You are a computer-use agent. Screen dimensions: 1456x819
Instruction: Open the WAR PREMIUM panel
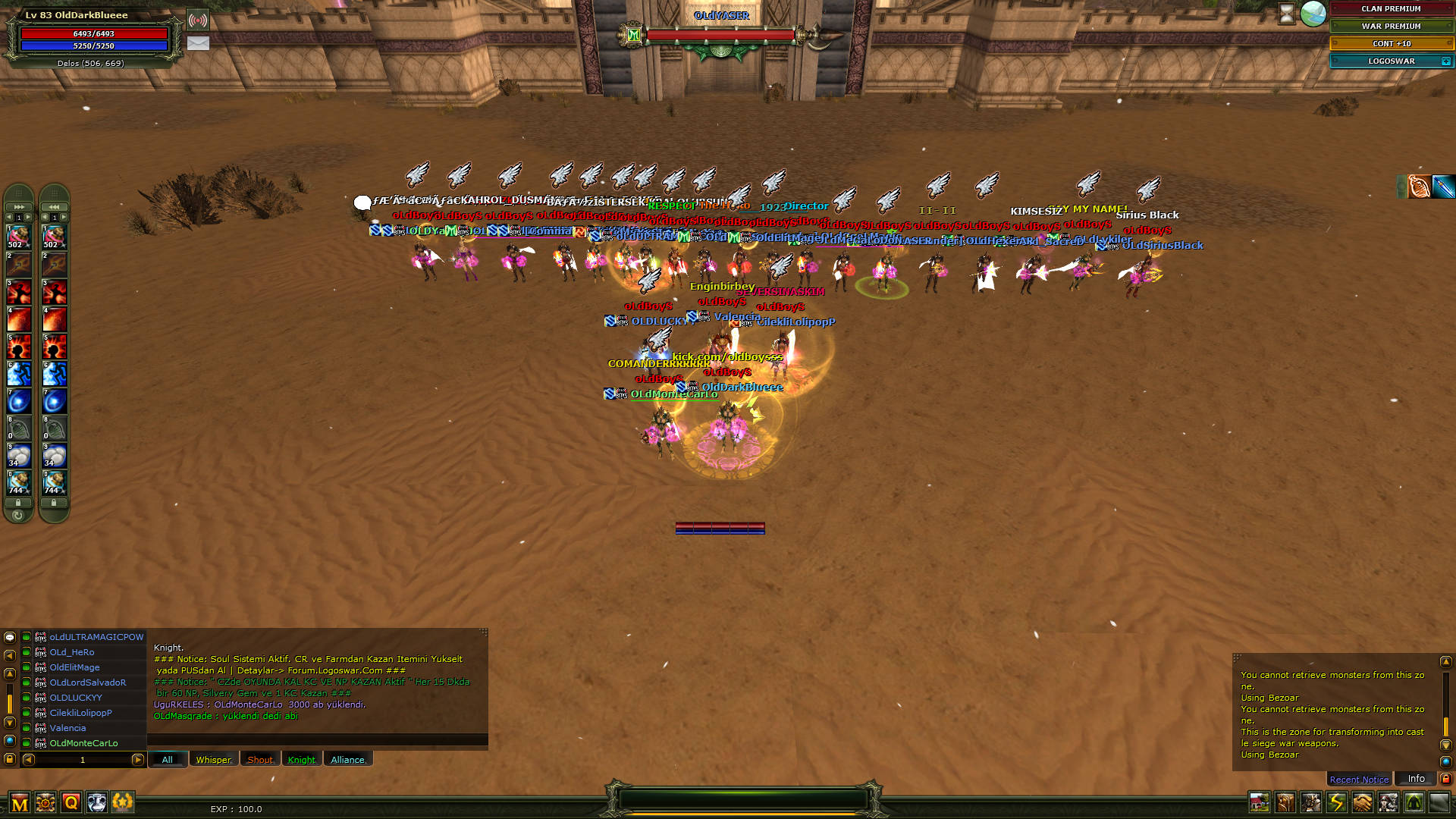pos(1391,27)
